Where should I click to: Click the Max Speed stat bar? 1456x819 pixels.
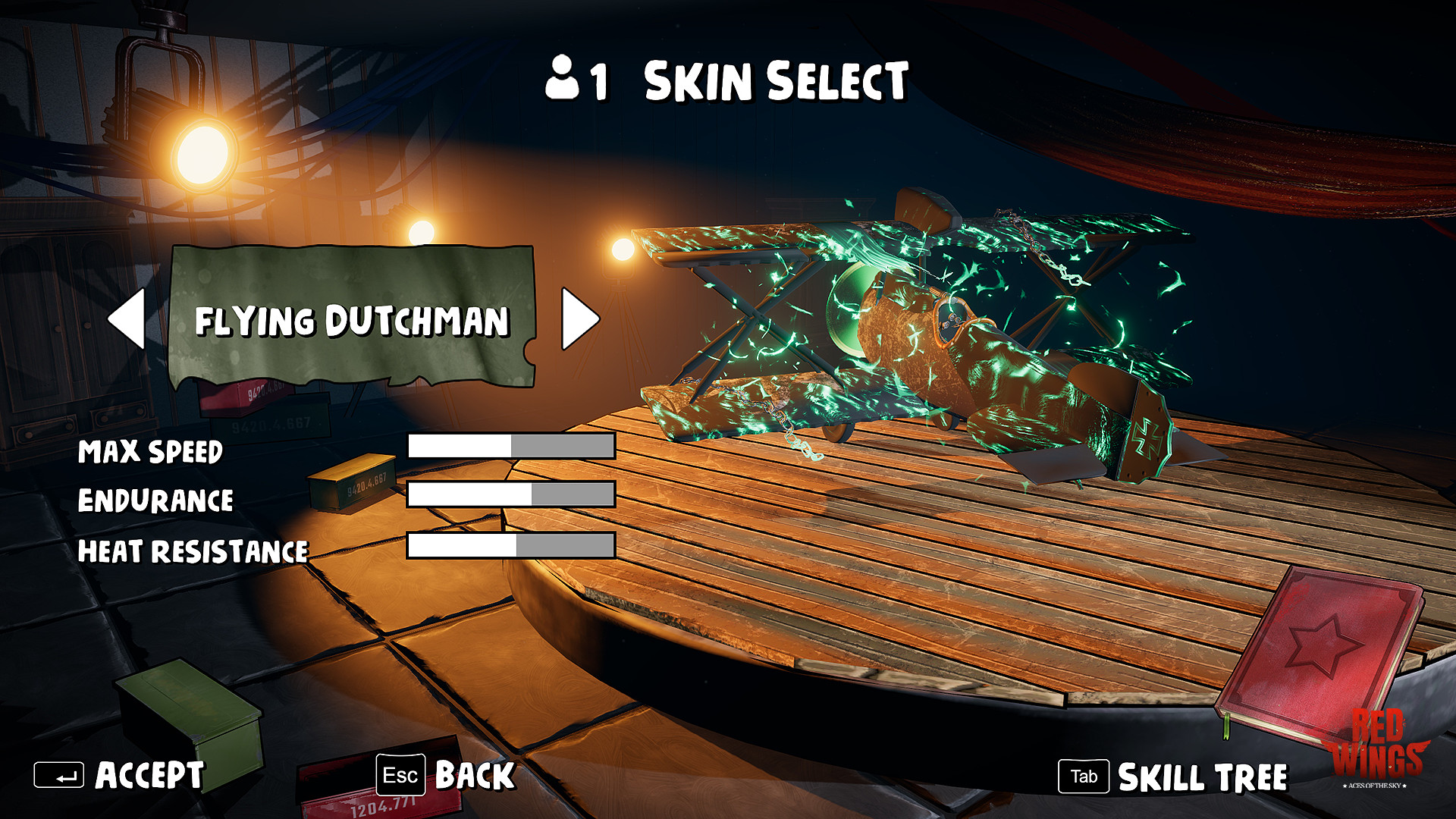(510, 447)
